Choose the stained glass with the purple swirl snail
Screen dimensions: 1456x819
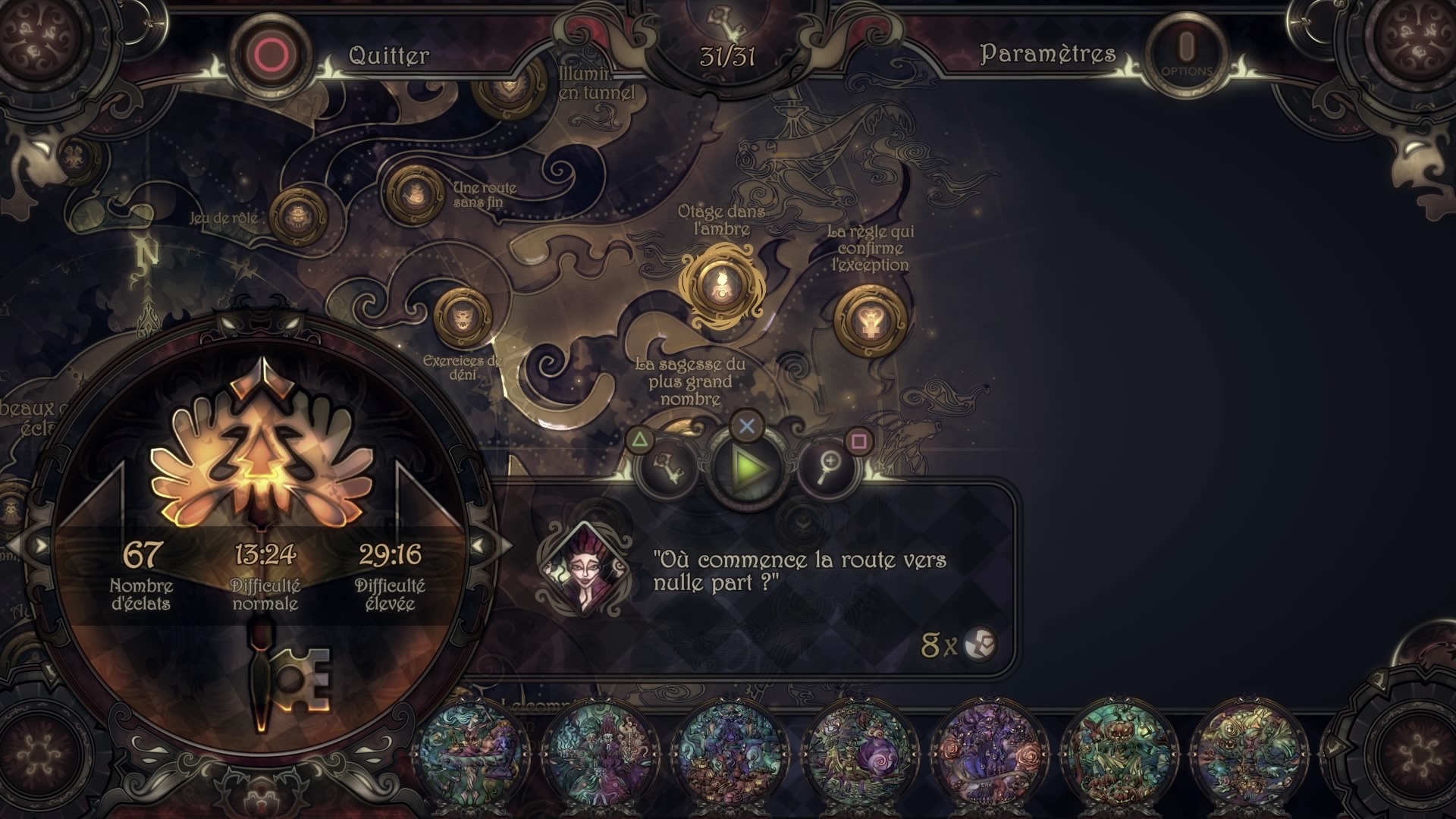[x=861, y=755]
